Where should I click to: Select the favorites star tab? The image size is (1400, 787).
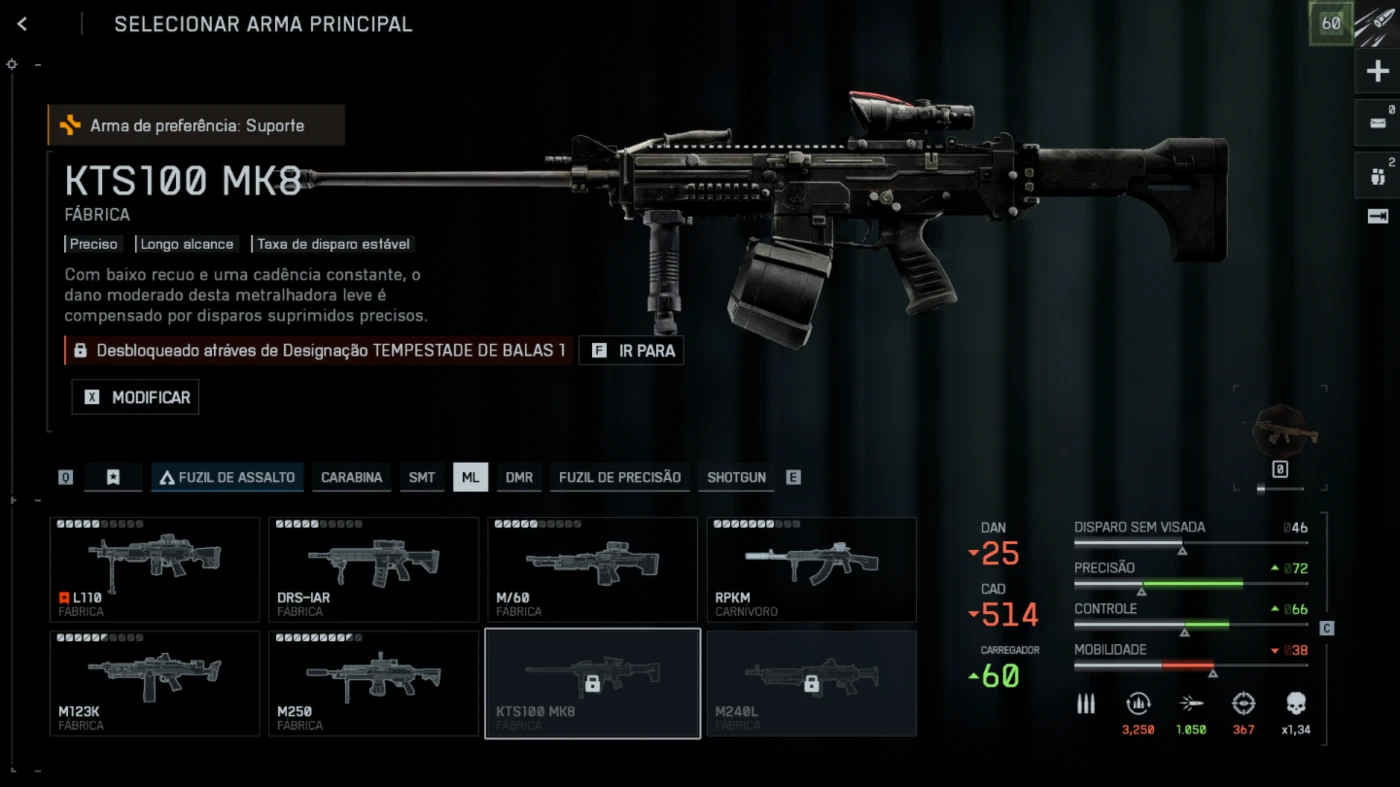tap(113, 477)
